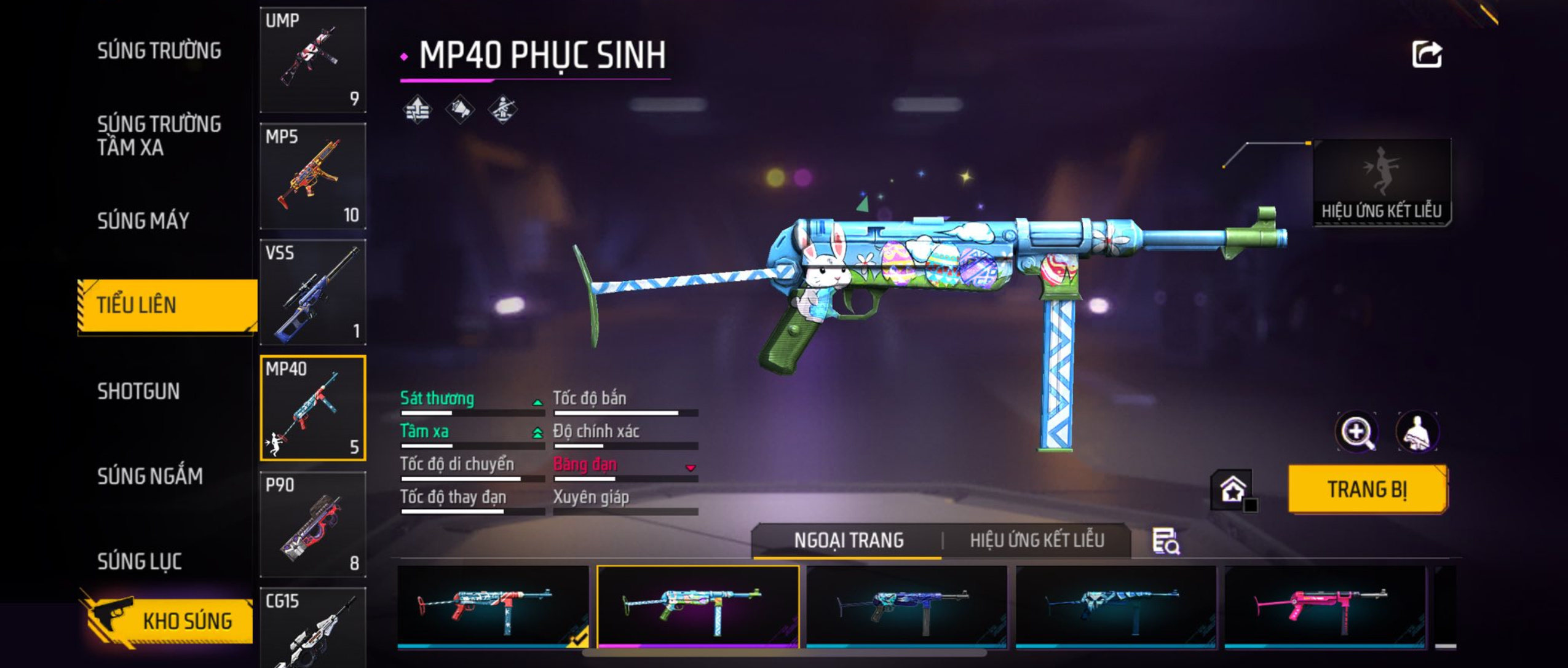The image size is (1568, 668).
Task: Choose the red and teal MP40 skin
Action: tap(493, 607)
